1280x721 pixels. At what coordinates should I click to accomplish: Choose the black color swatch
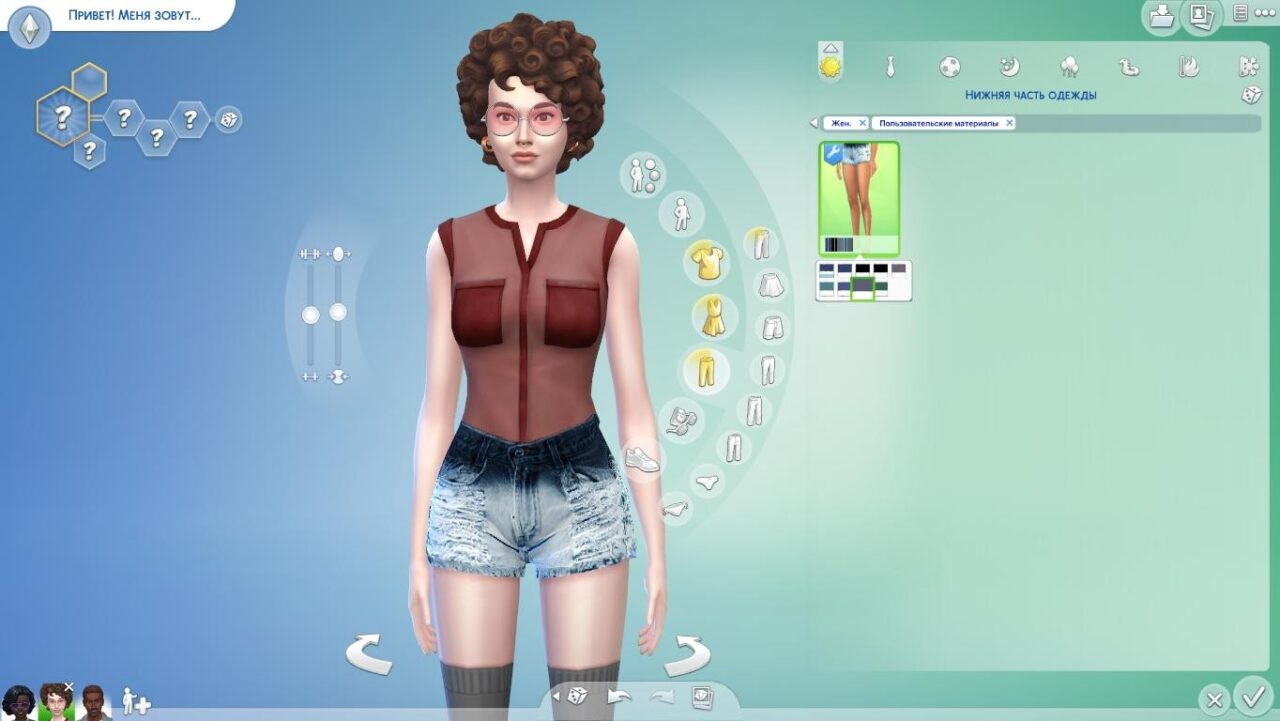pos(862,268)
